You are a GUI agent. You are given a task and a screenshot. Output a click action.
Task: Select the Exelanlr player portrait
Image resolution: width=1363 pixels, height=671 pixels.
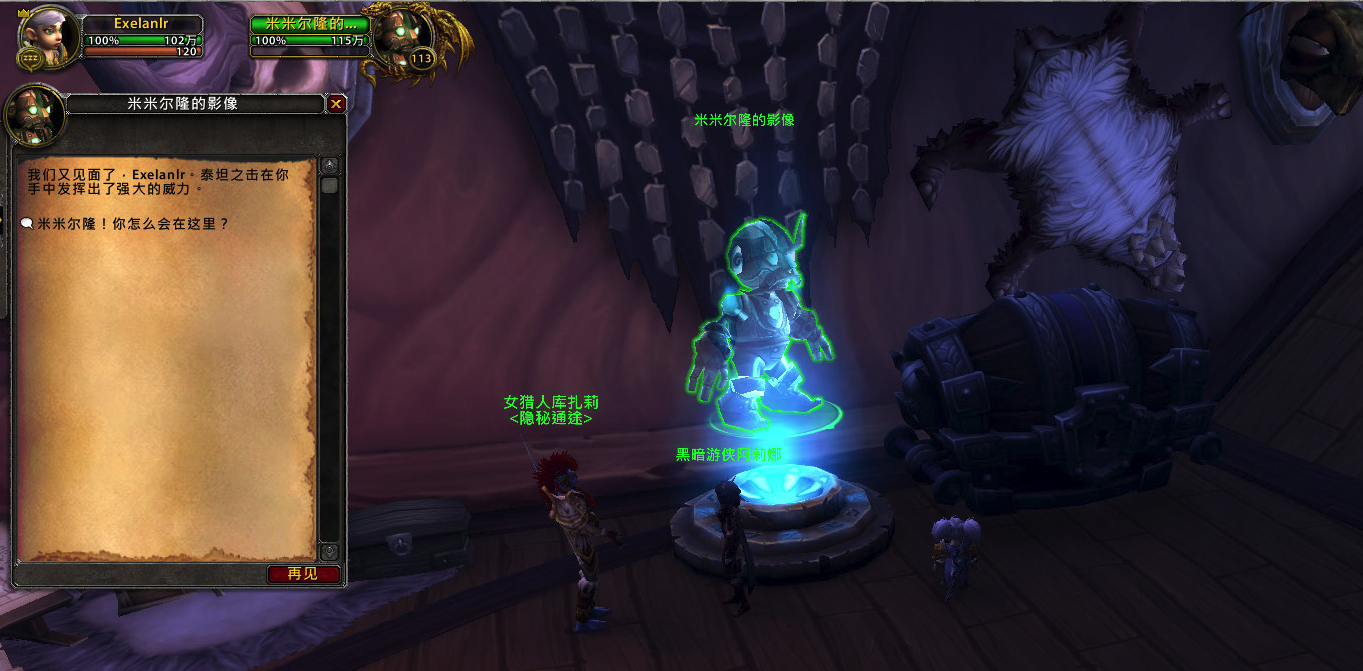pos(47,40)
